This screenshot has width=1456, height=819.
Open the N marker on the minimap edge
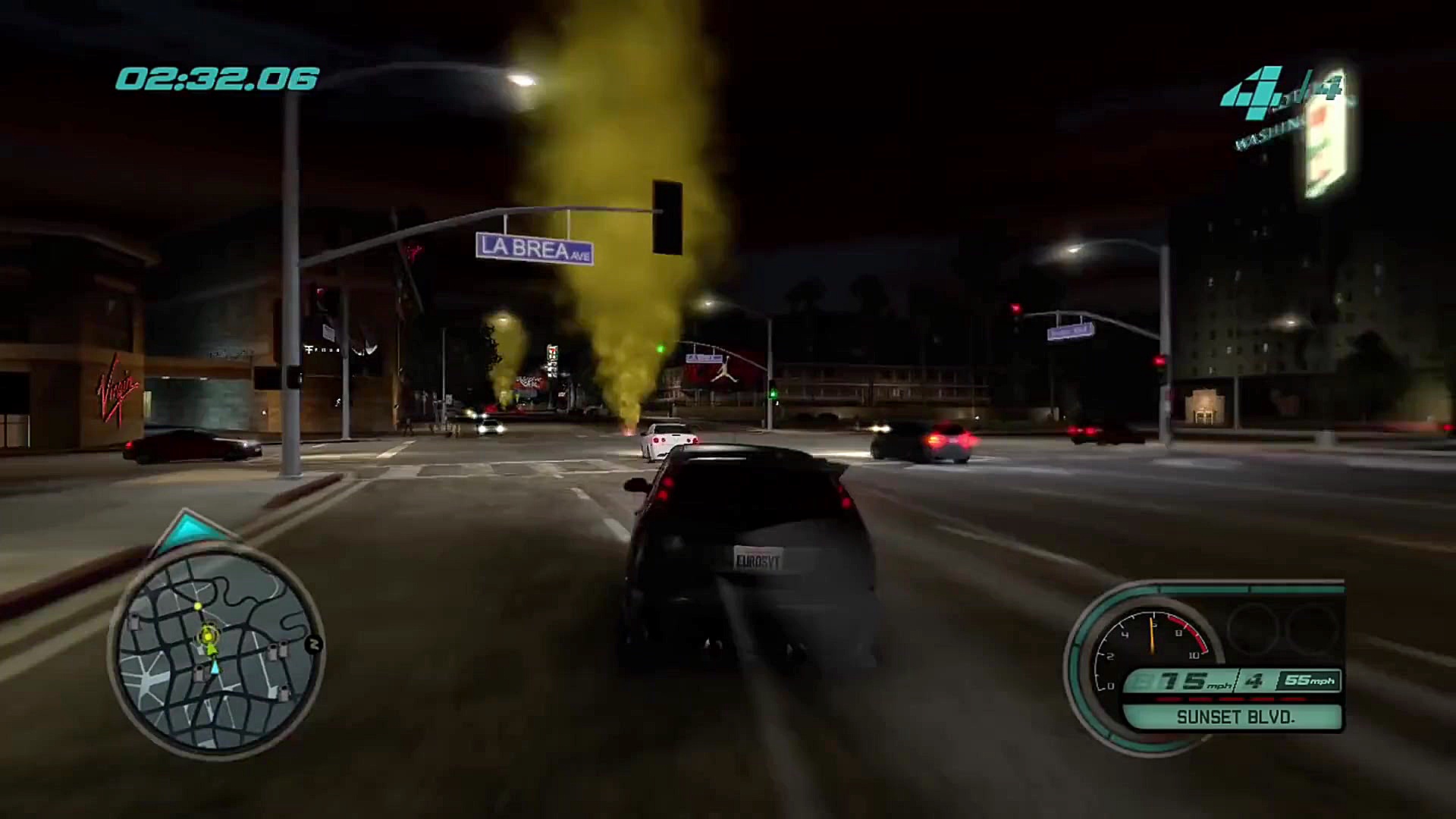point(313,645)
